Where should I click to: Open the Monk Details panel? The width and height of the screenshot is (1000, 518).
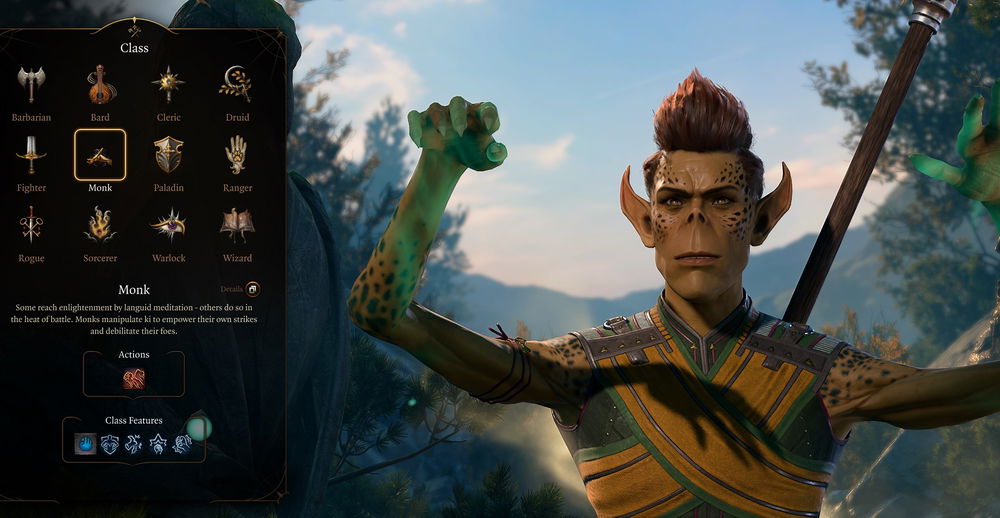coord(253,289)
